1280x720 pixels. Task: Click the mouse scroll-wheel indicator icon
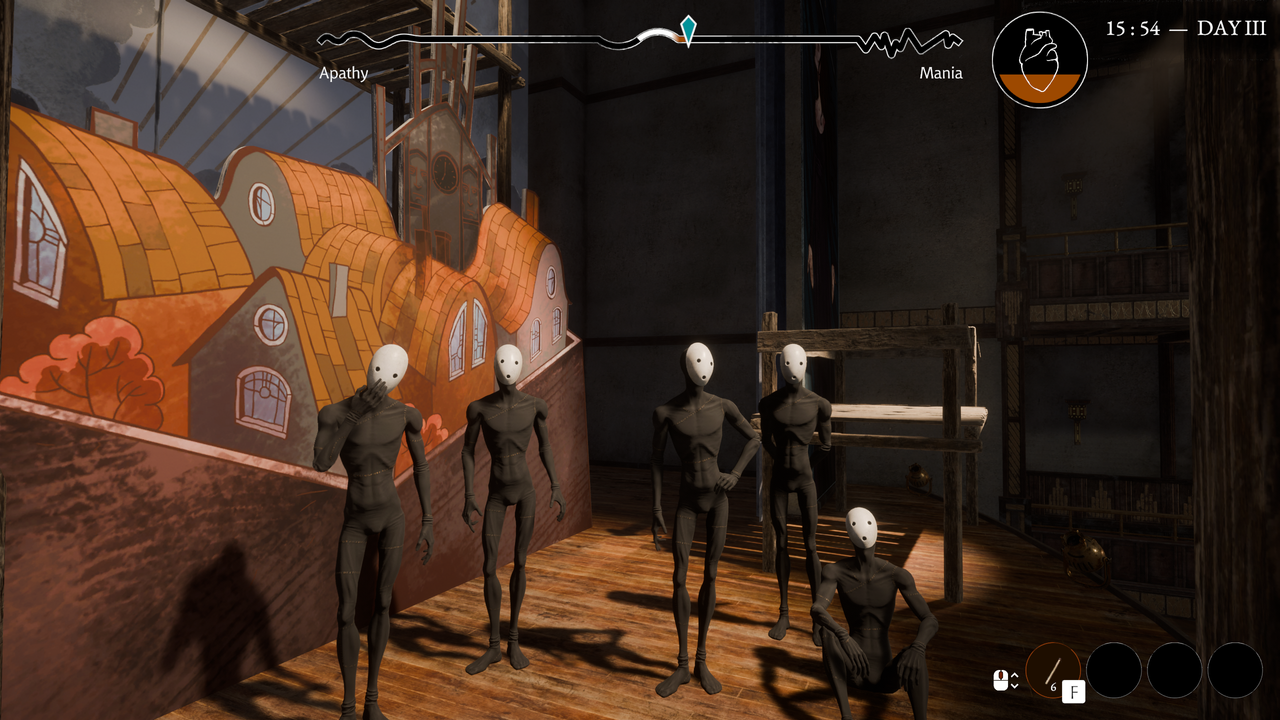pyautogui.click(x=1002, y=682)
